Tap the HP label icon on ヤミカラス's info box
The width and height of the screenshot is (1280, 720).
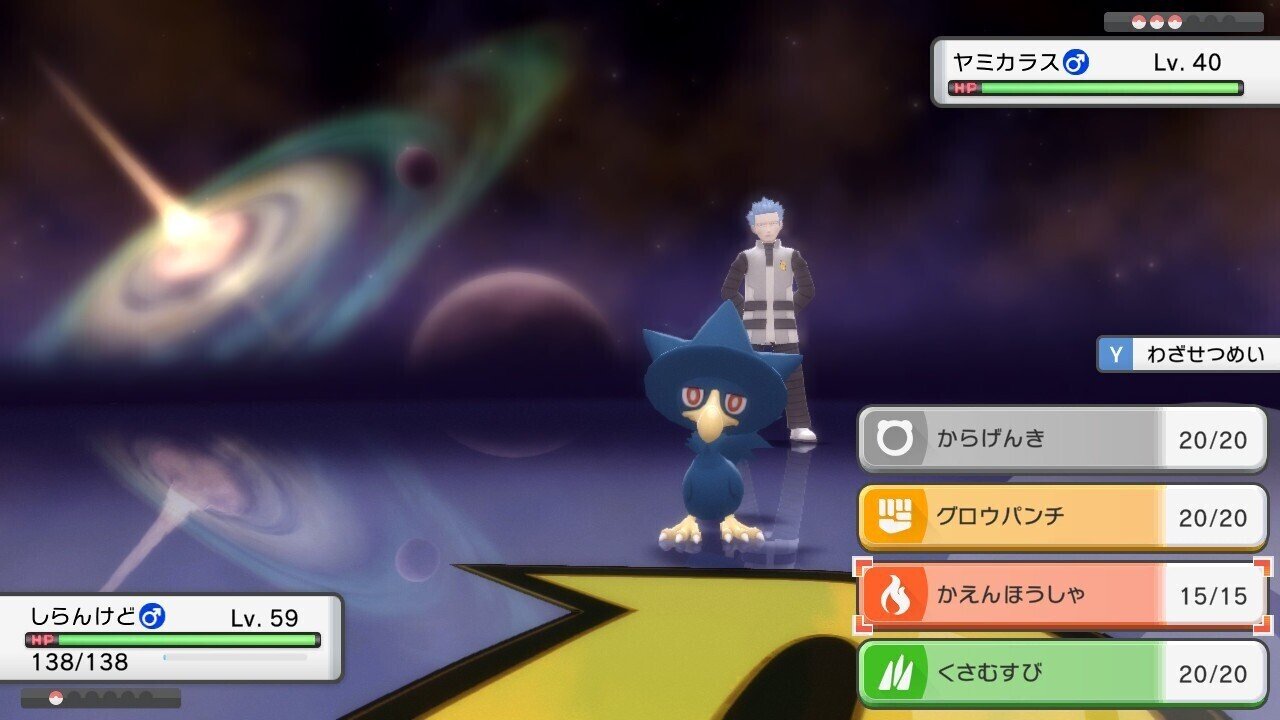point(967,89)
